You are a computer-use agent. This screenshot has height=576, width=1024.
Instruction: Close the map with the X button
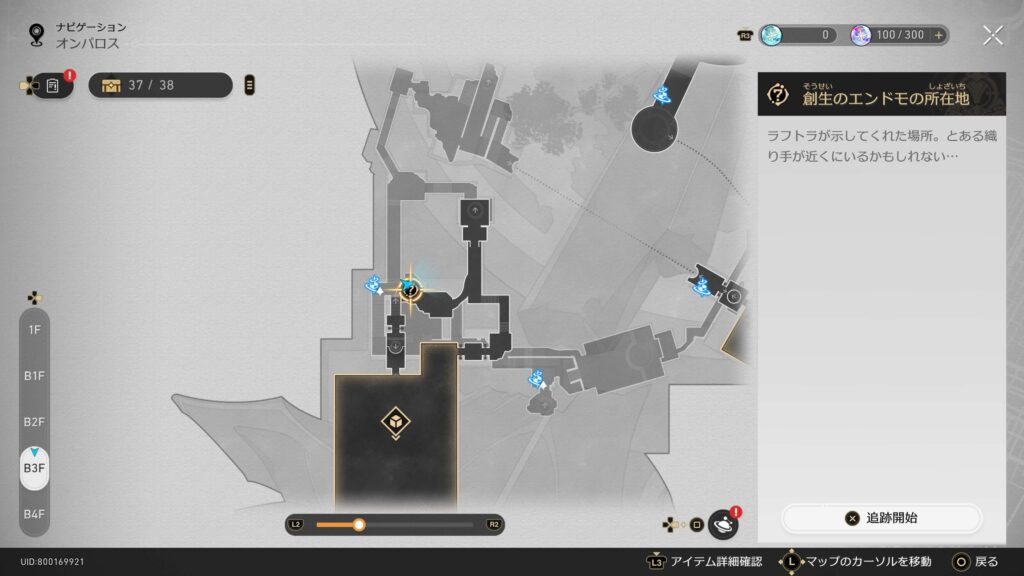(x=992, y=35)
